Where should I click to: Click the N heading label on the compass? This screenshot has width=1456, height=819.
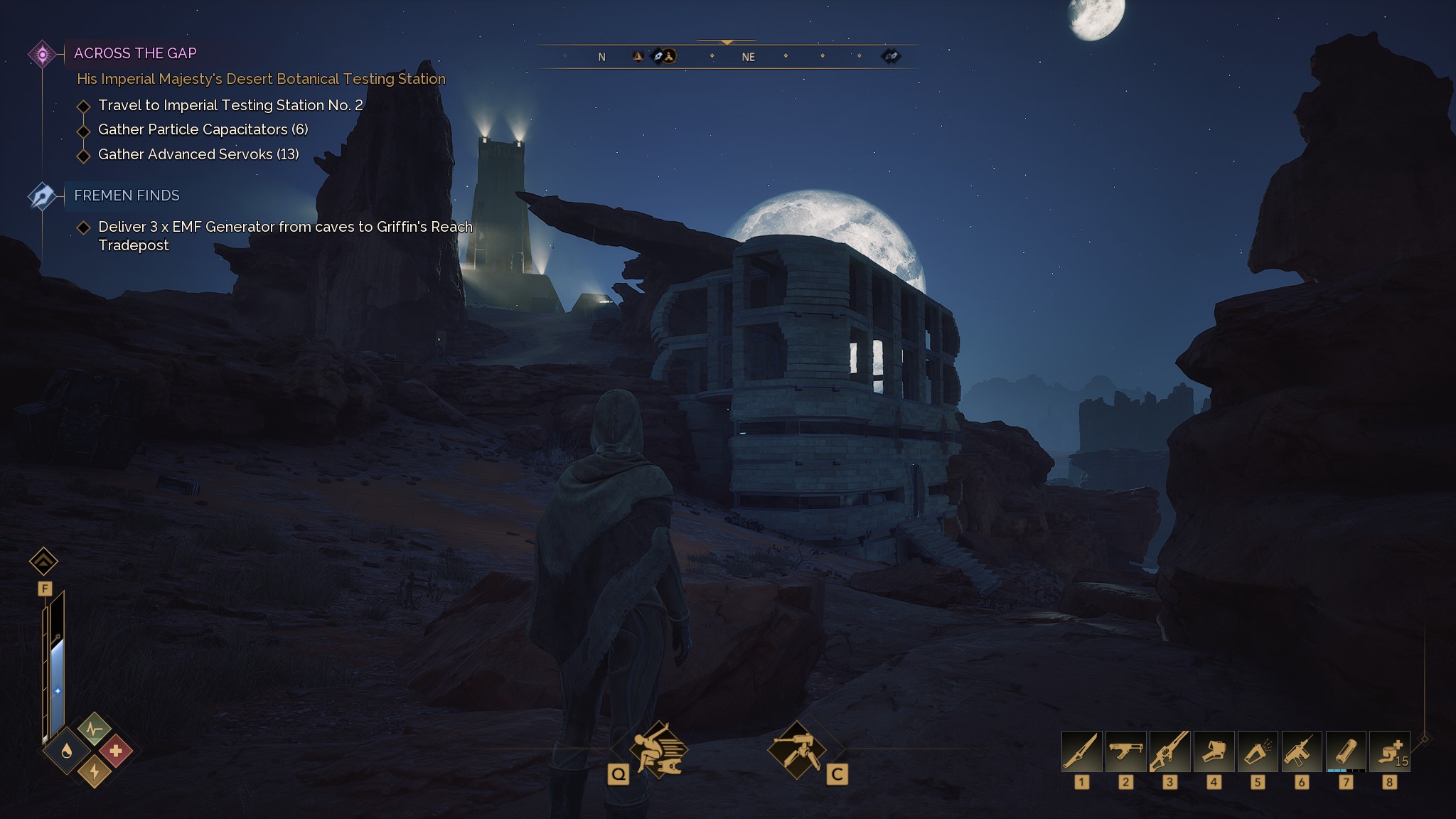pyautogui.click(x=601, y=56)
